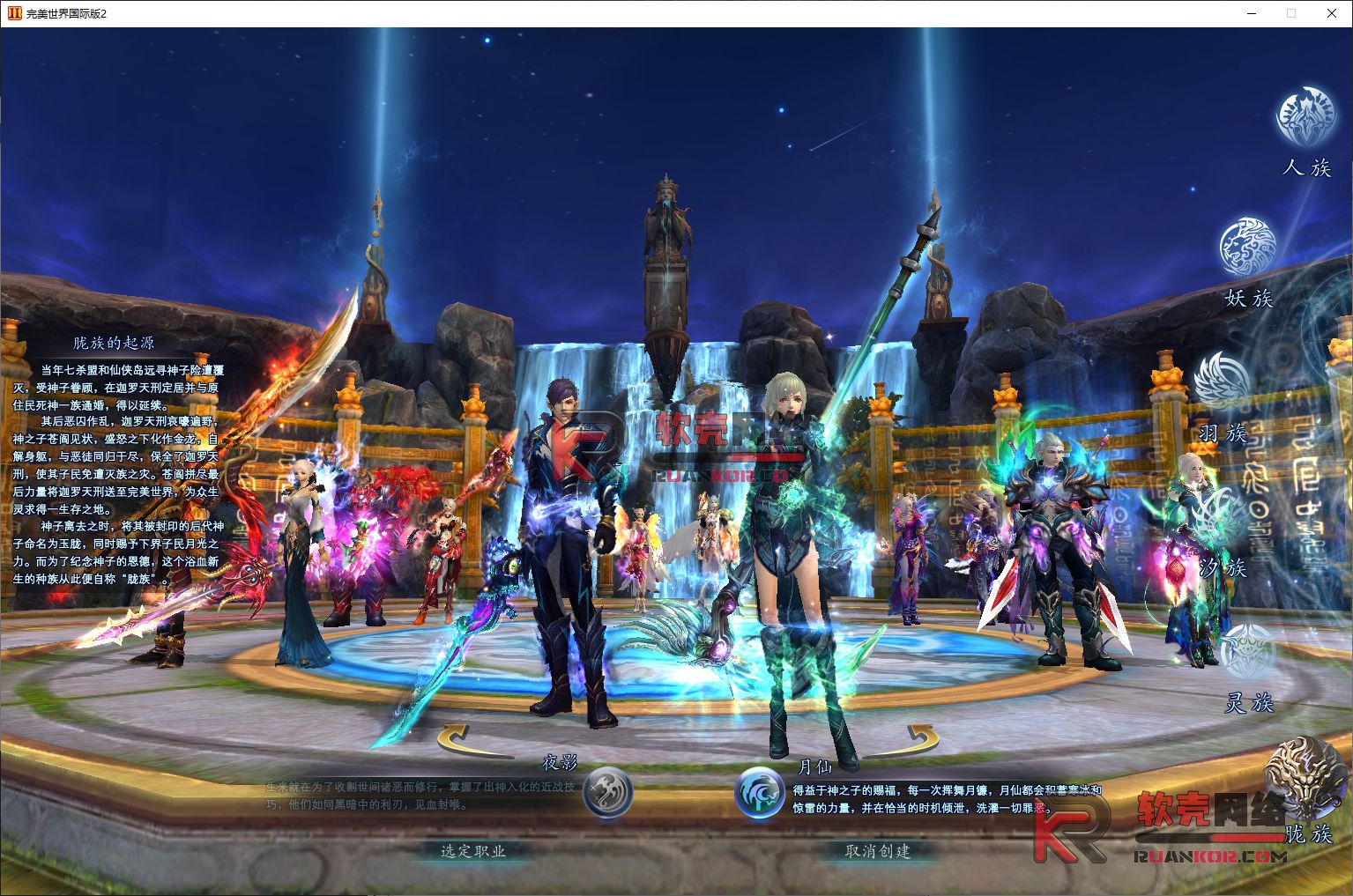This screenshot has width=1353, height=896.
Task: Pick the 羽族 winged race emblem
Action: click(x=1223, y=381)
